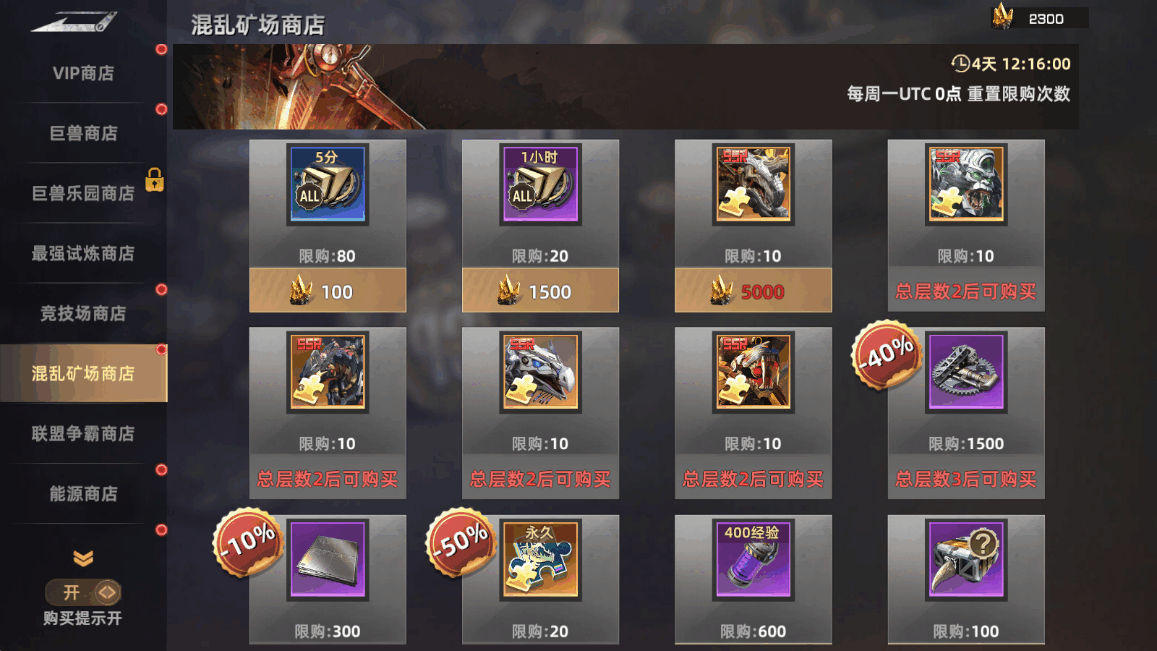This screenshot has width=1157, height=651.
Task: Select the -10% metal plate item
Action: [x=327, y=560]
